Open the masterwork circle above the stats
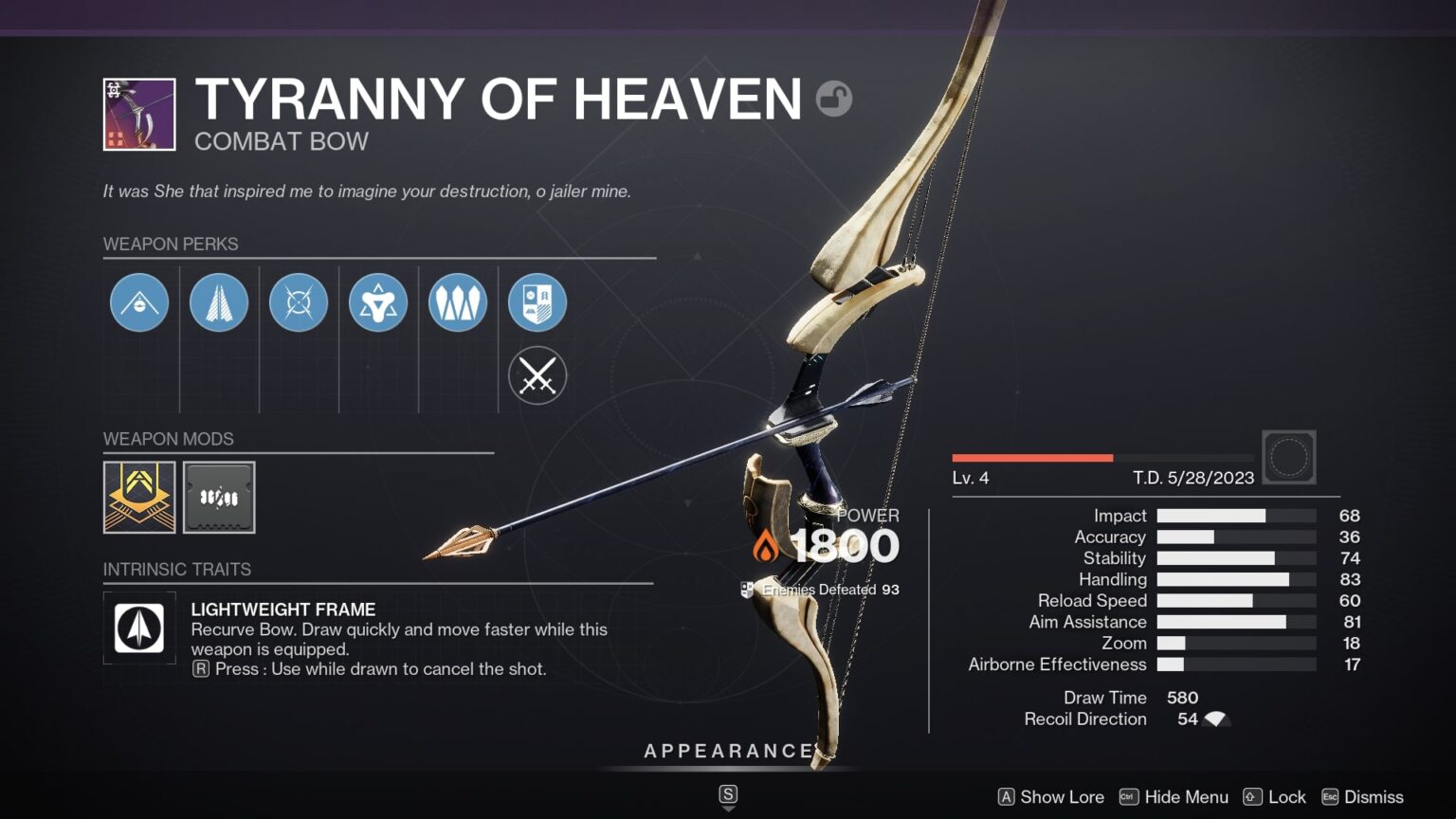Image resolution: width=1456 pixels, height=819 pixels. (x=1288, y=457)
